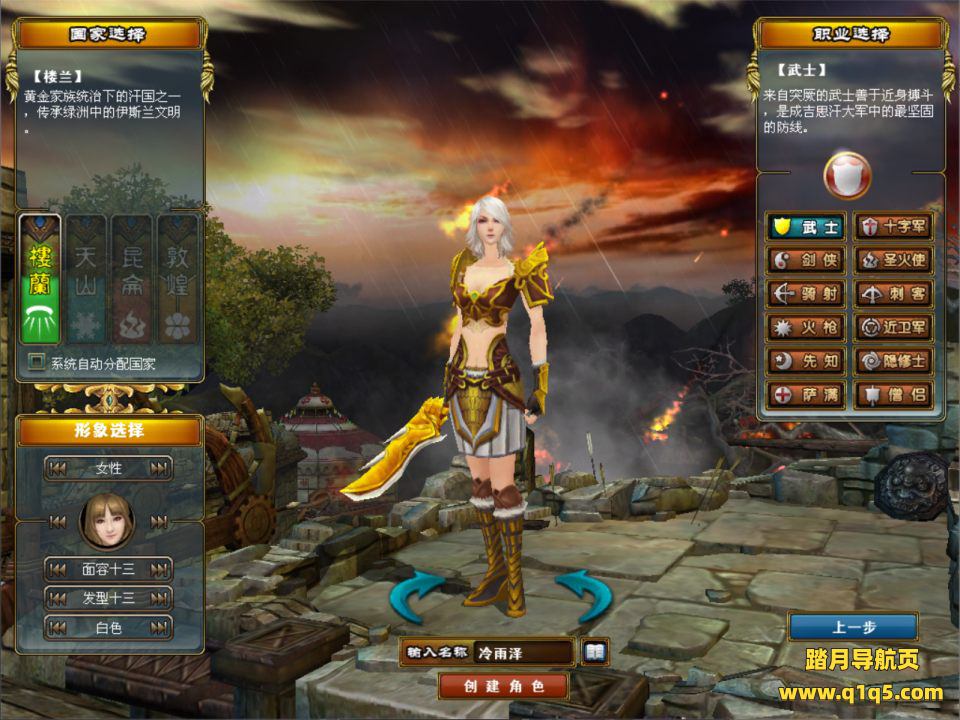This screenshot has width=960, height=720.
Task: Choose the 昆仑 country banner
Action: coord(133,279)
